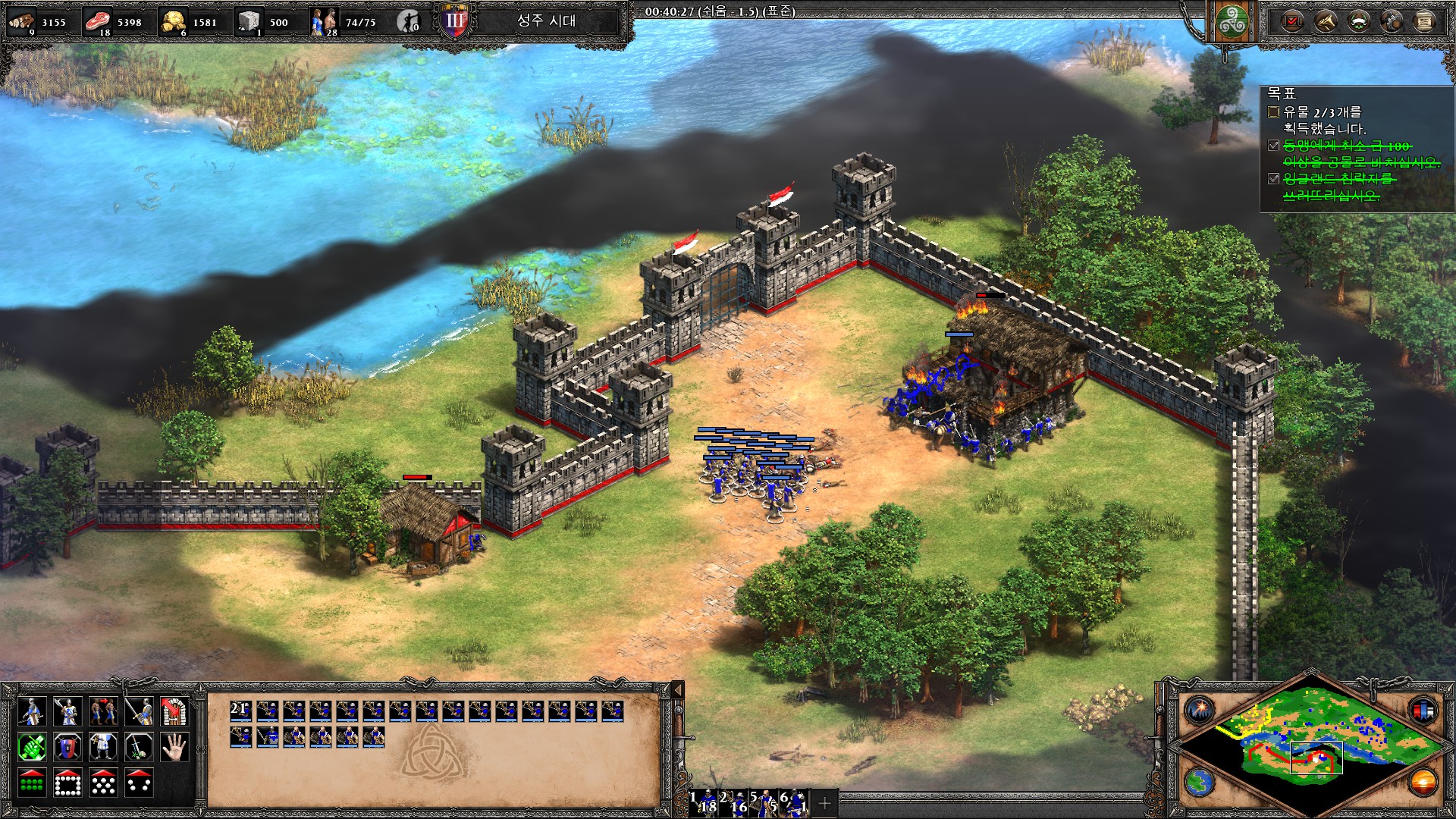The width and height of the screenshot is (1456, 819).
Task: Open chat with the horn icon
Action: (1325, 21)
